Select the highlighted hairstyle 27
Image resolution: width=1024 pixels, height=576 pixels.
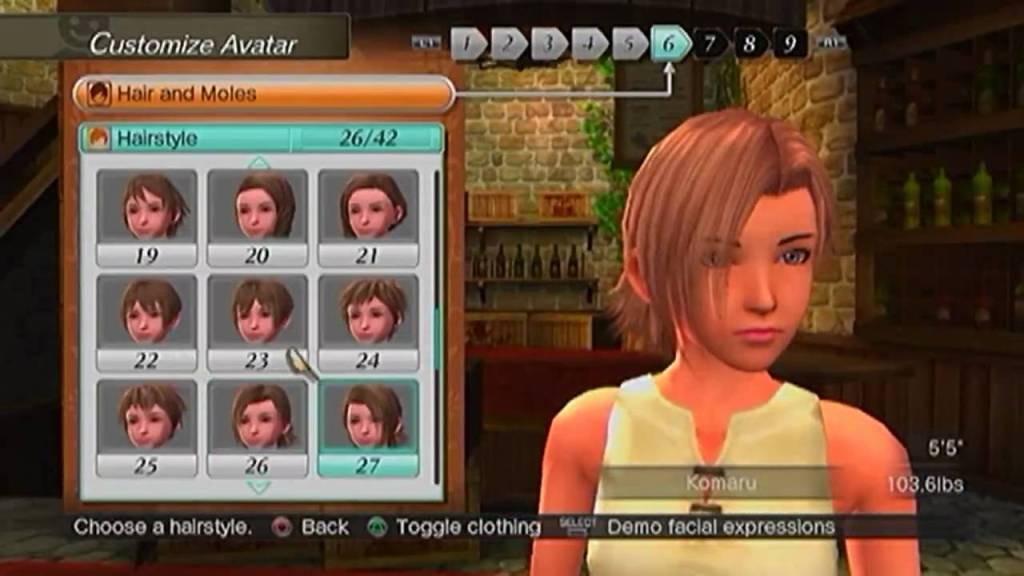tap(367, 427)
